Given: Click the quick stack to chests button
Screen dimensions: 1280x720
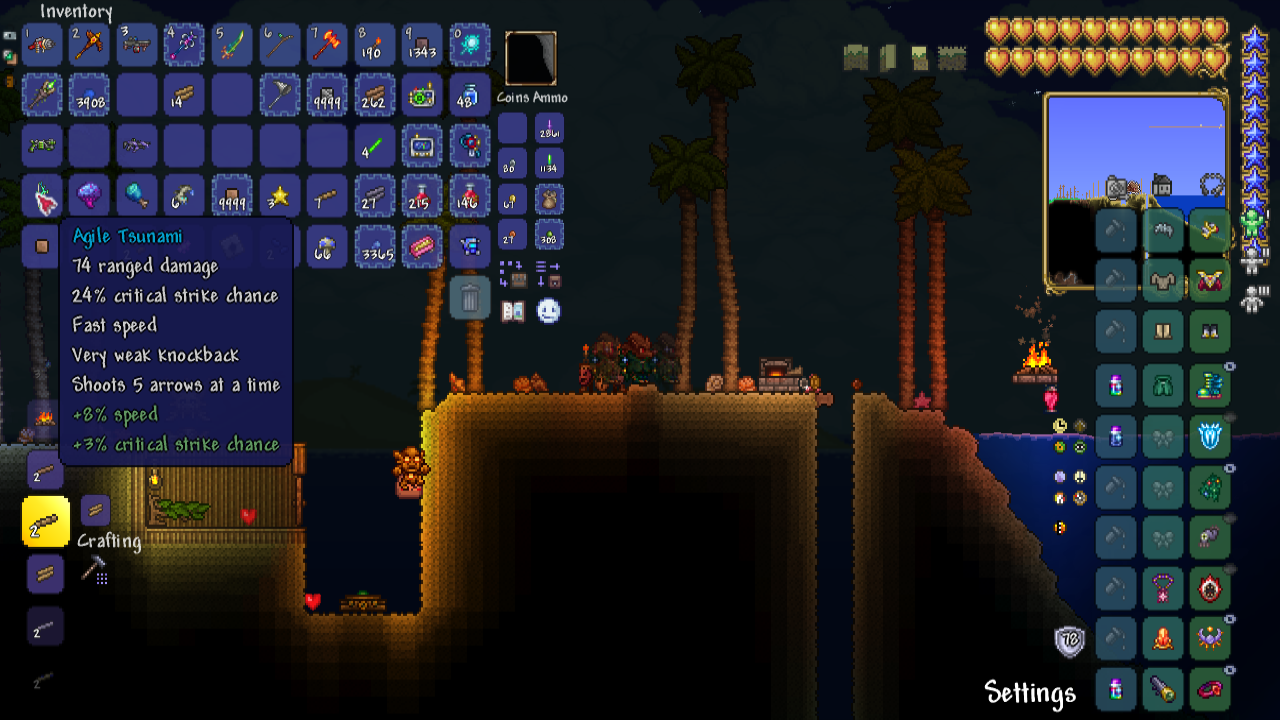Looking at the screenshot, I should 513,273.
